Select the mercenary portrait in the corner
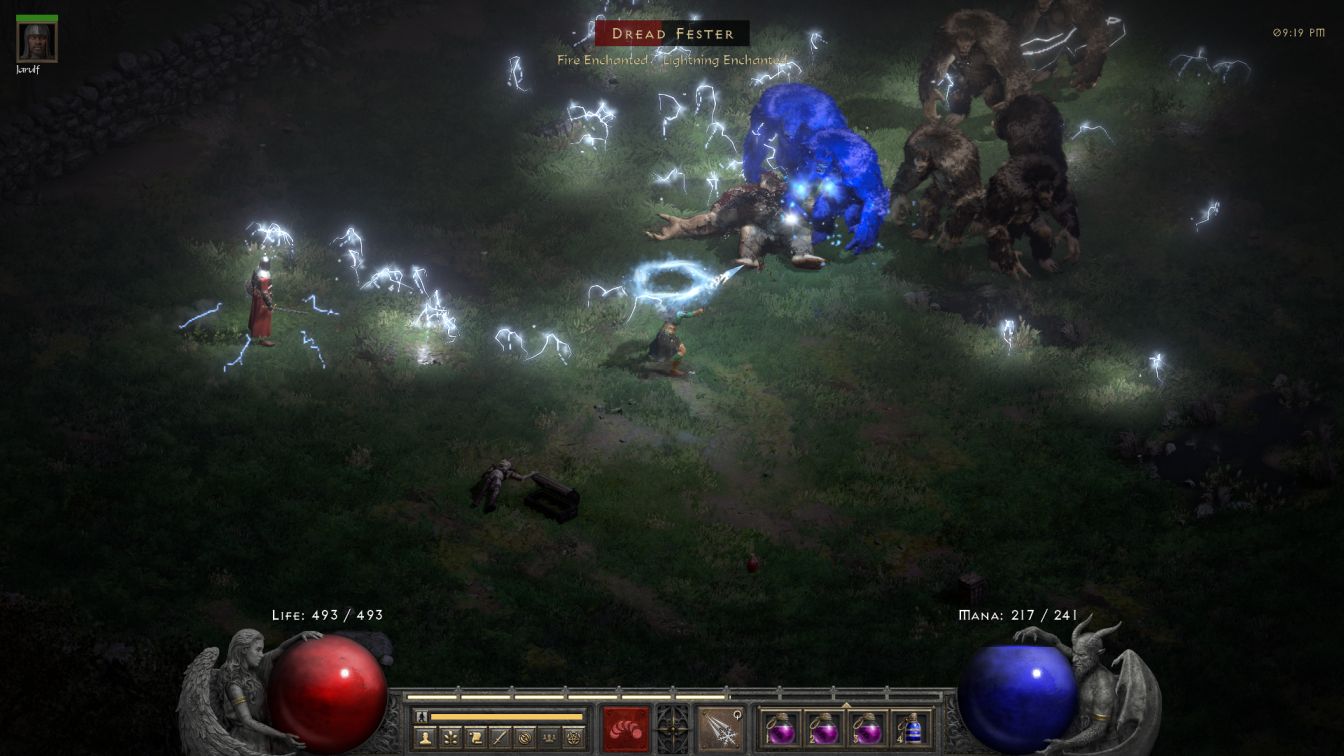The height and width of the screenshot is (756, 1344). (x=37, y=41)
